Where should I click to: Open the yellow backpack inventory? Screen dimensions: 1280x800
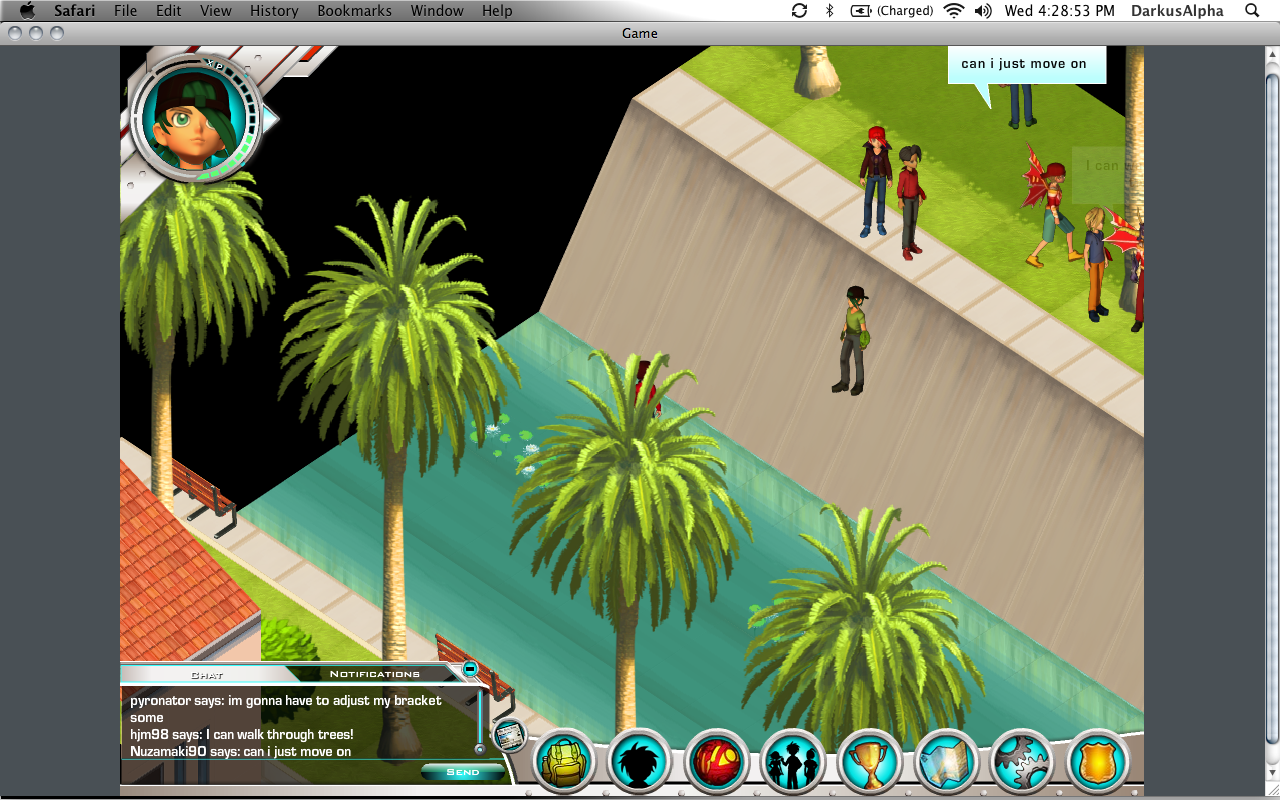point(563,764)
